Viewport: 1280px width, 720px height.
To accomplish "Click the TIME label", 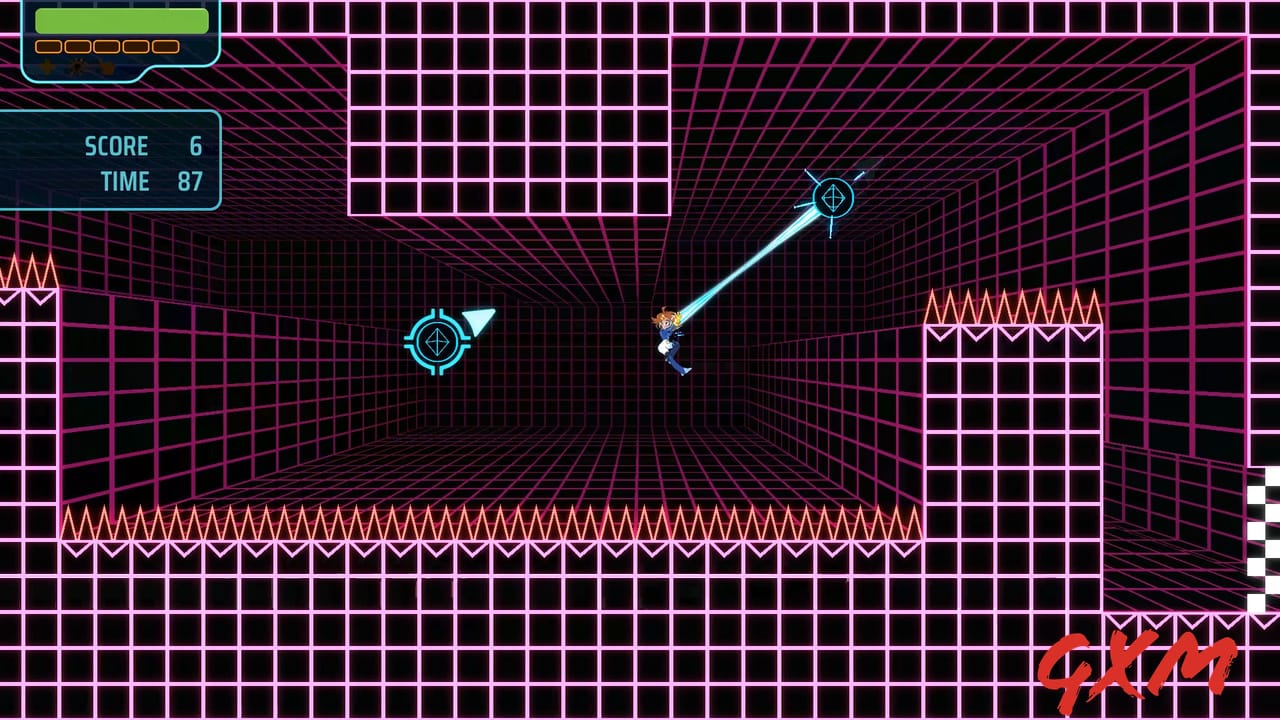I will tap(126, 182).
